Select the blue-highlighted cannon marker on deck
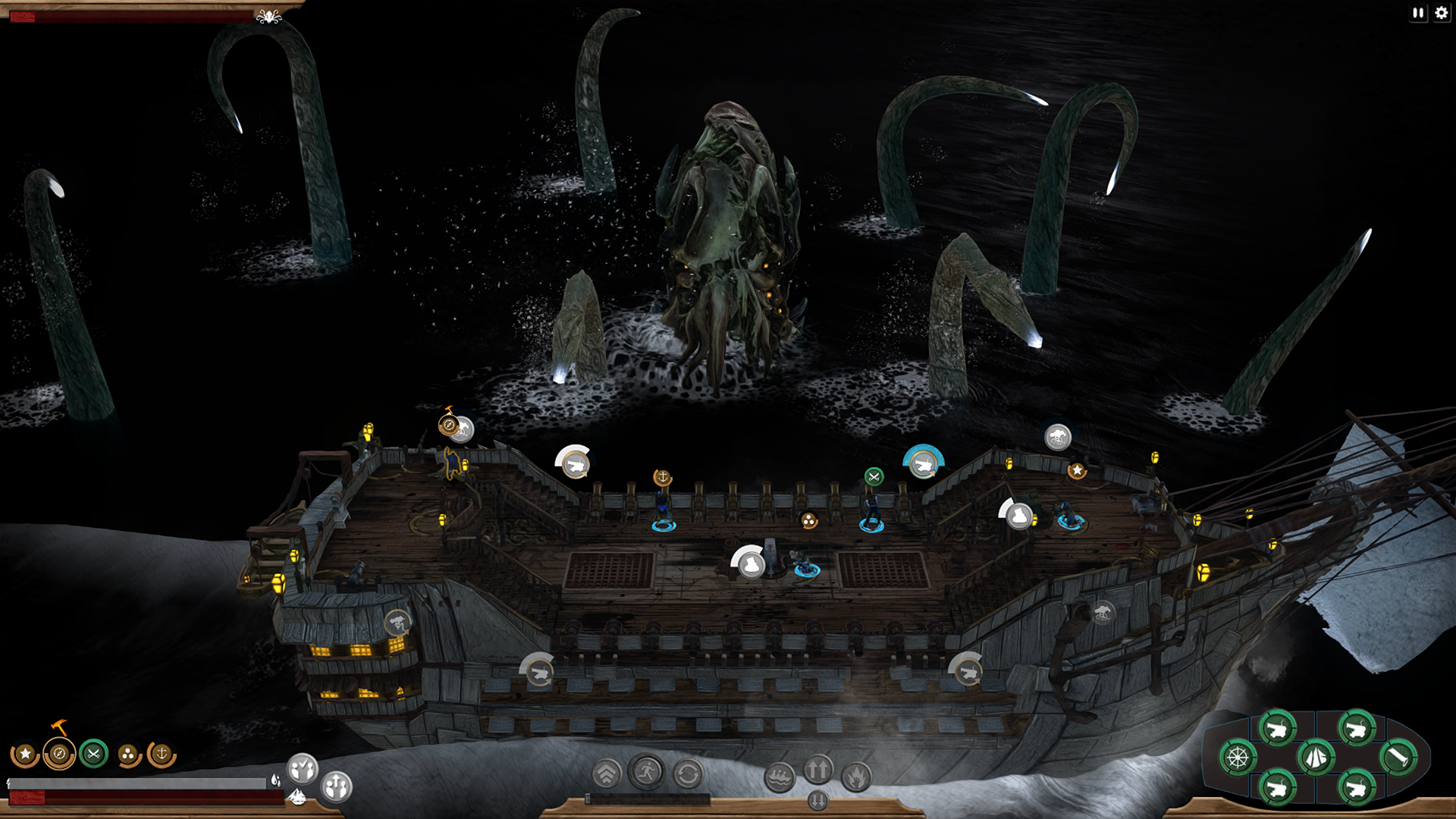1456x819 pixels. pyautogui.click(x=923, y=463)
